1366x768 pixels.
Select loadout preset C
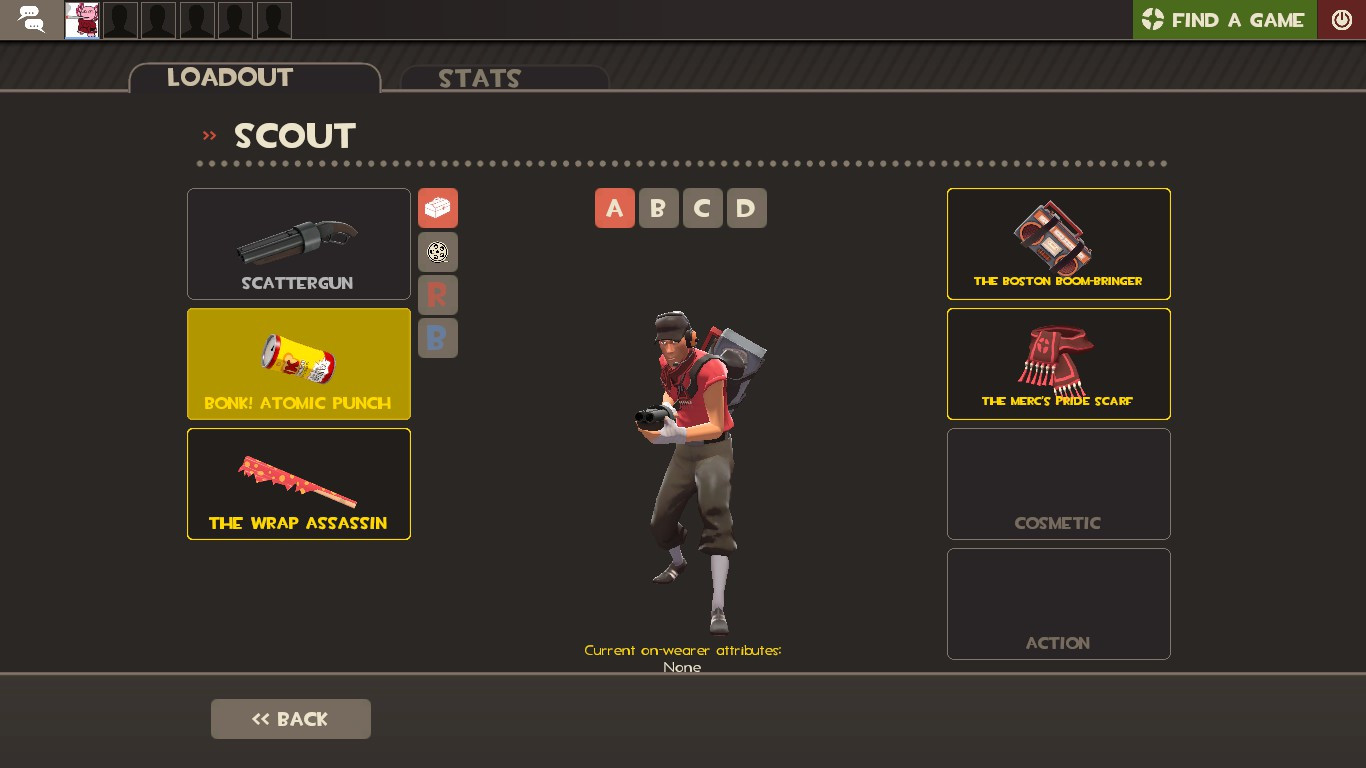coord(702,208)
